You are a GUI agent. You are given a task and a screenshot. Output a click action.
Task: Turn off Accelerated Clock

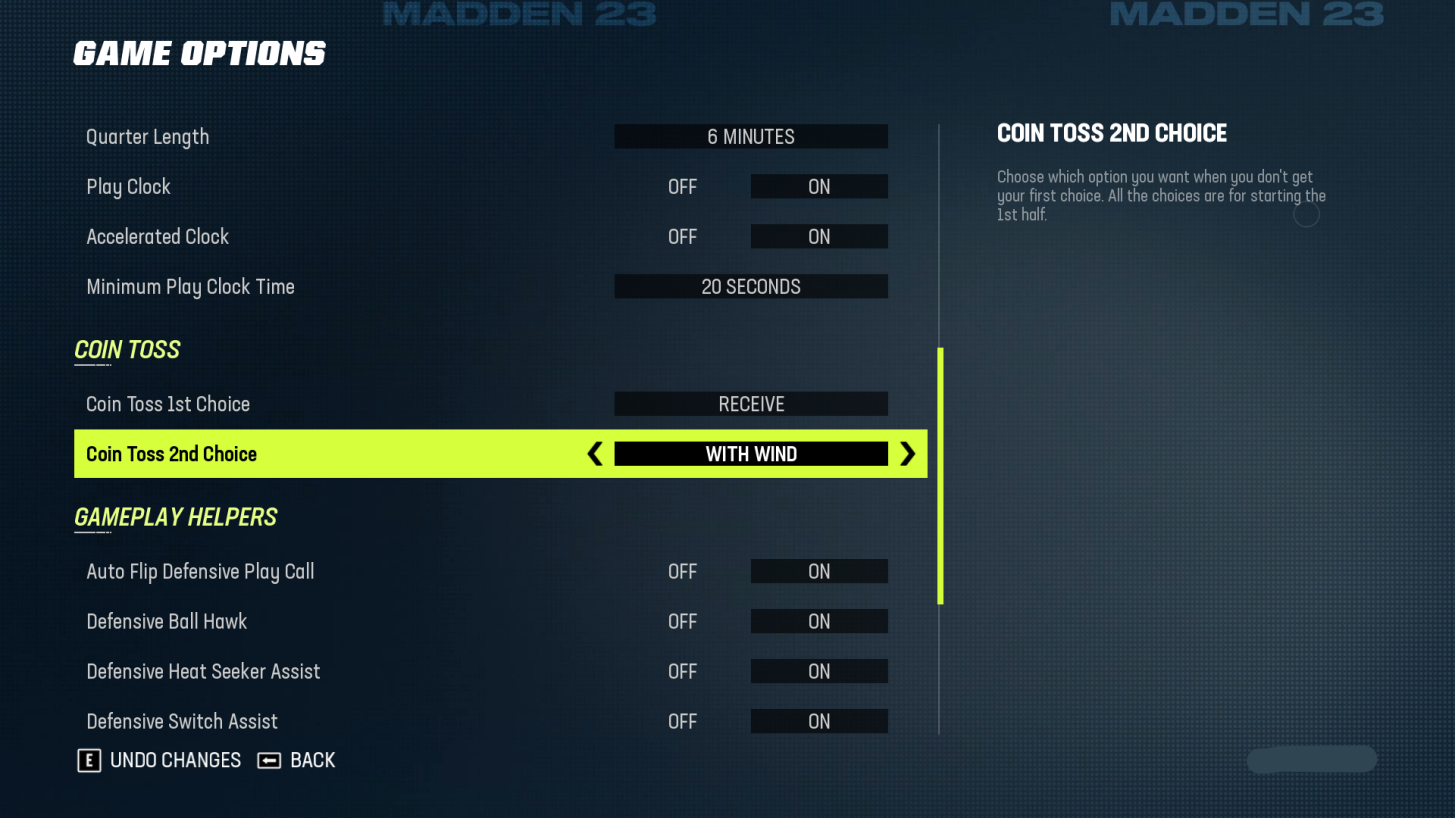click(682, 236)
